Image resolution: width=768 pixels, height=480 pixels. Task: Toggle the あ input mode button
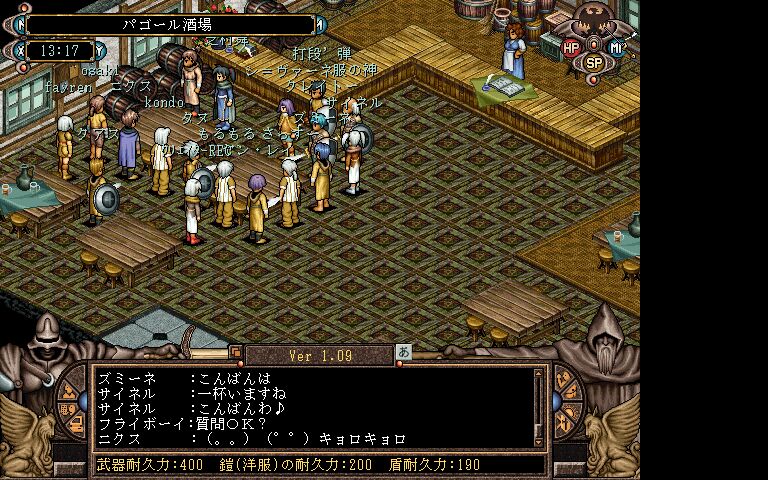point(404,352)
